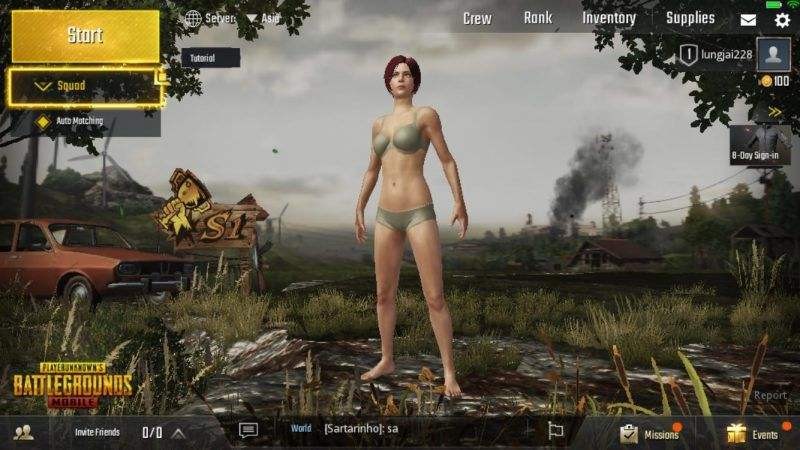This screenshot has width=800, height=450.
Task: Check the mail envelope icon
Action: click(748, 19)
